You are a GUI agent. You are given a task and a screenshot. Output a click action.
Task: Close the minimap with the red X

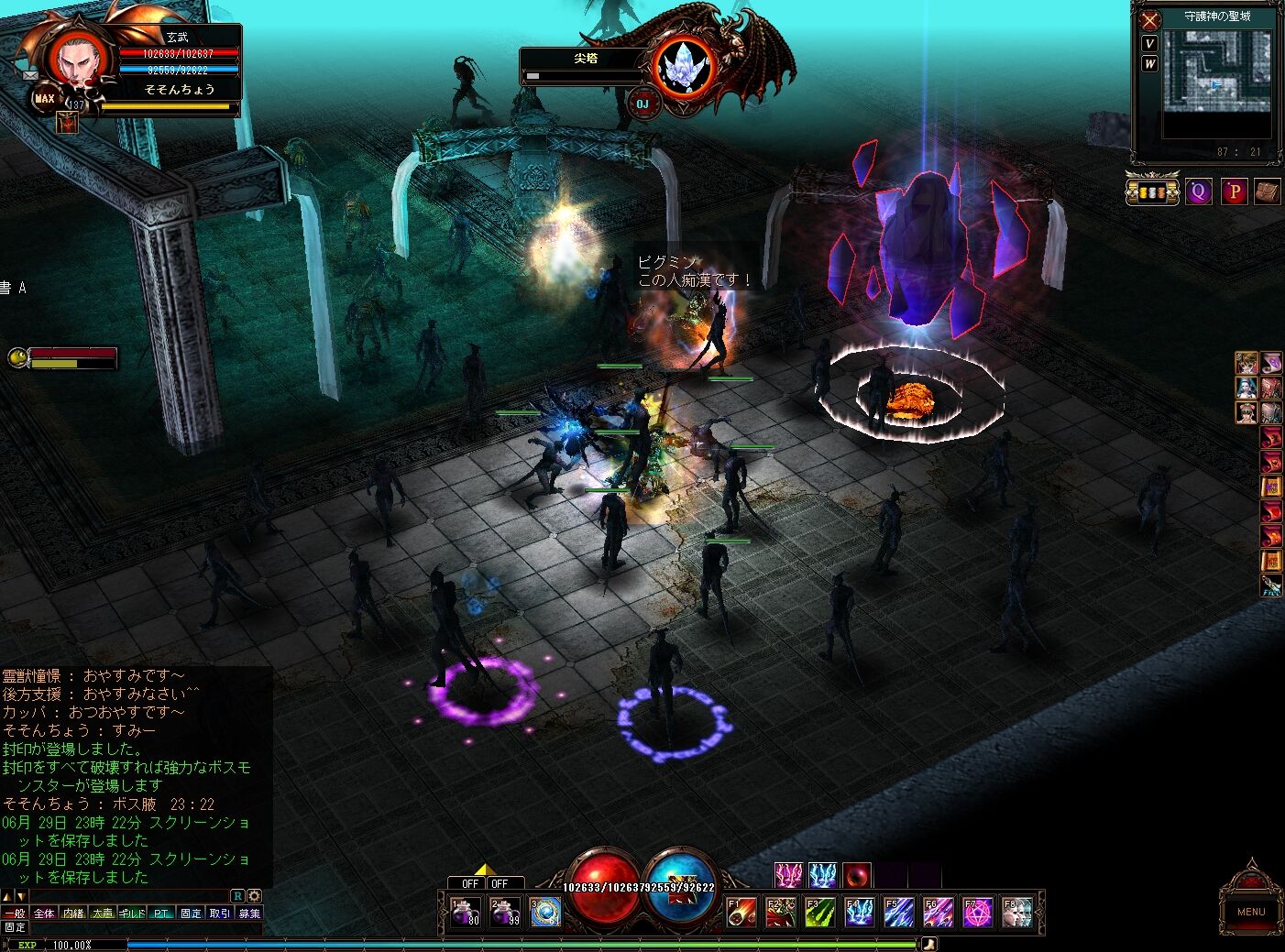click(x=1149, y=19)
